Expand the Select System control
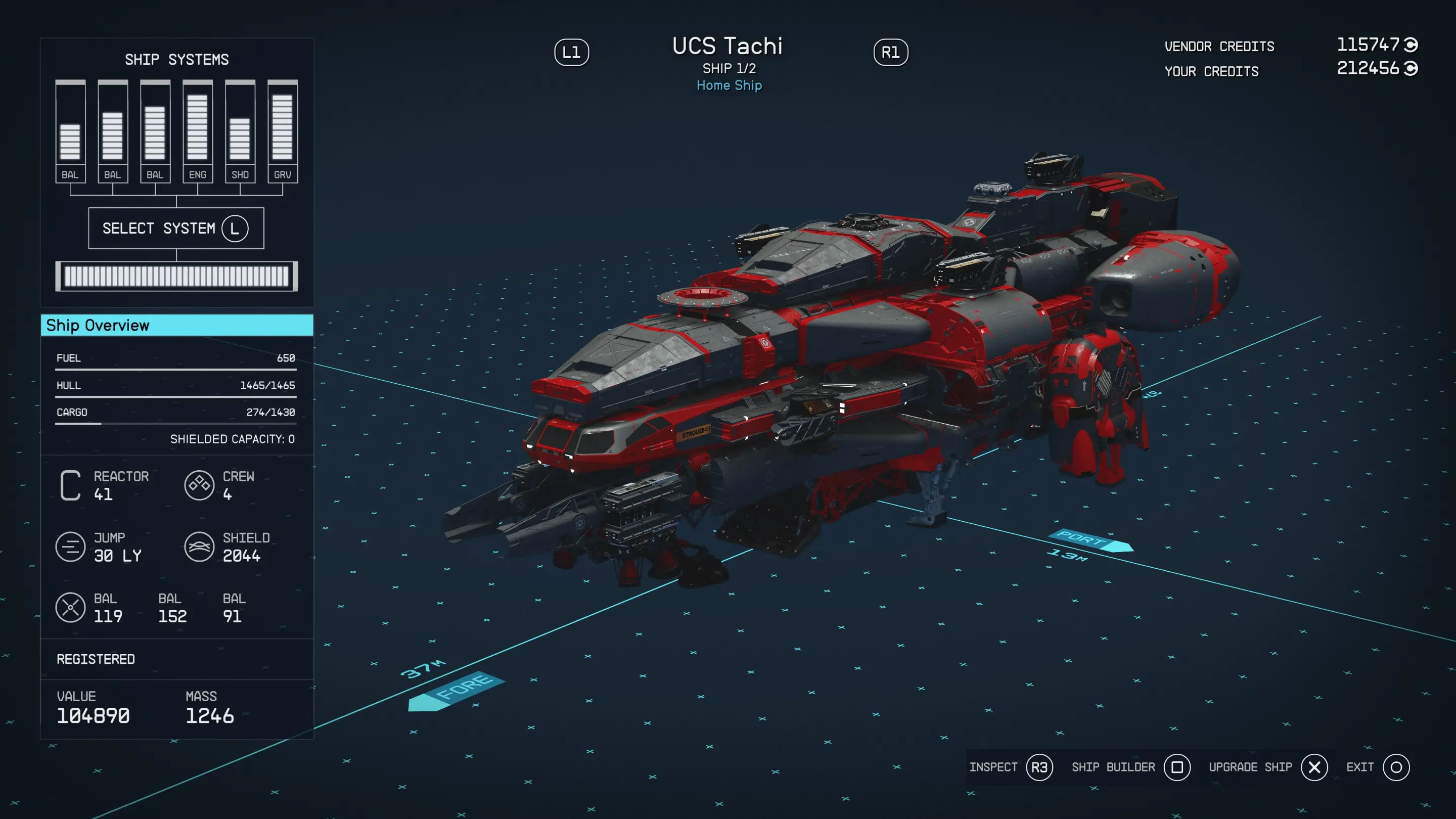Viewport: 1456px width, 819px height. pyautogui.click(x=176, y=229)
